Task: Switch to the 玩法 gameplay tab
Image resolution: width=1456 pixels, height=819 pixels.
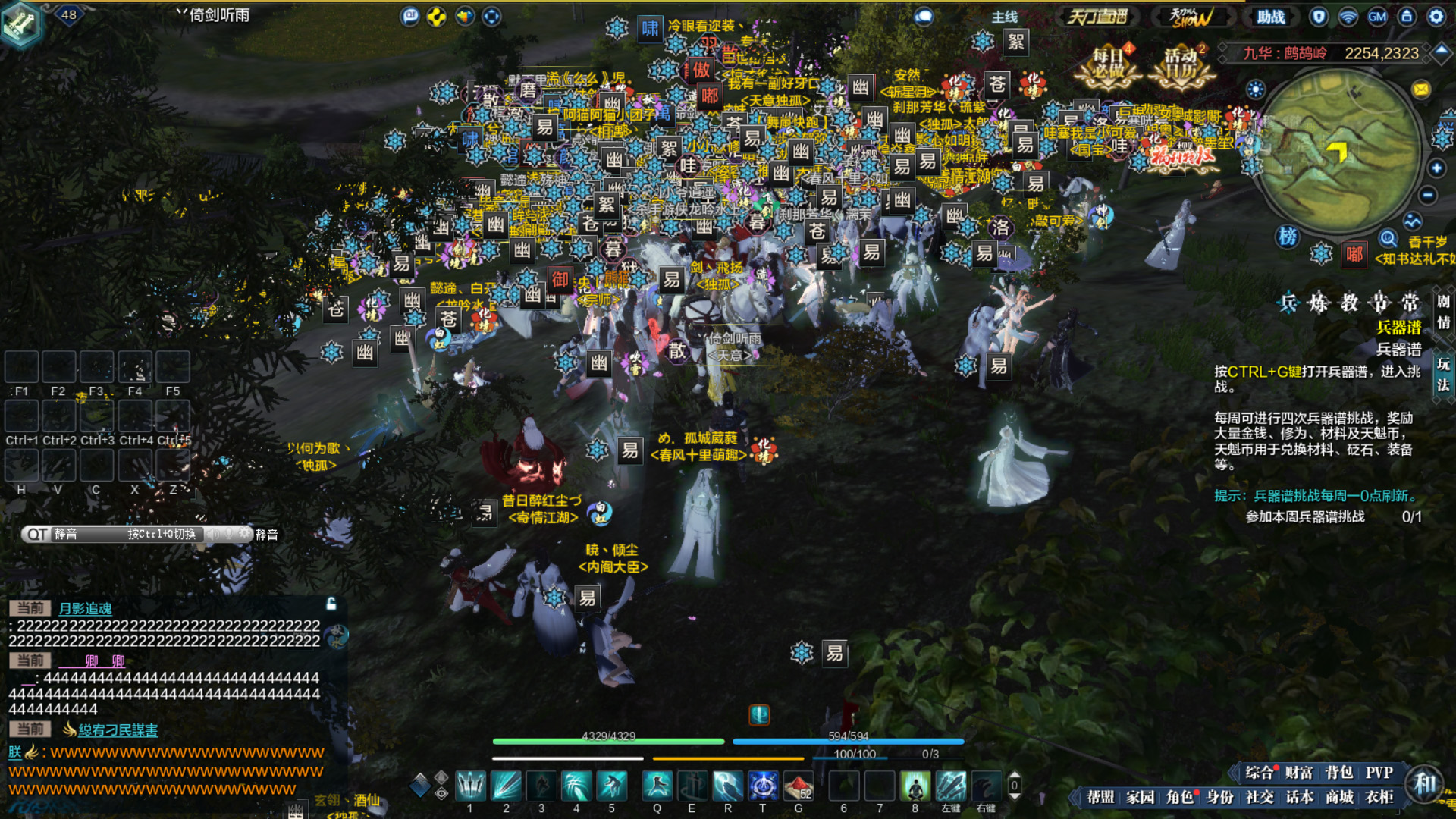Action: pyautogui.click(x=1442, y=375)
